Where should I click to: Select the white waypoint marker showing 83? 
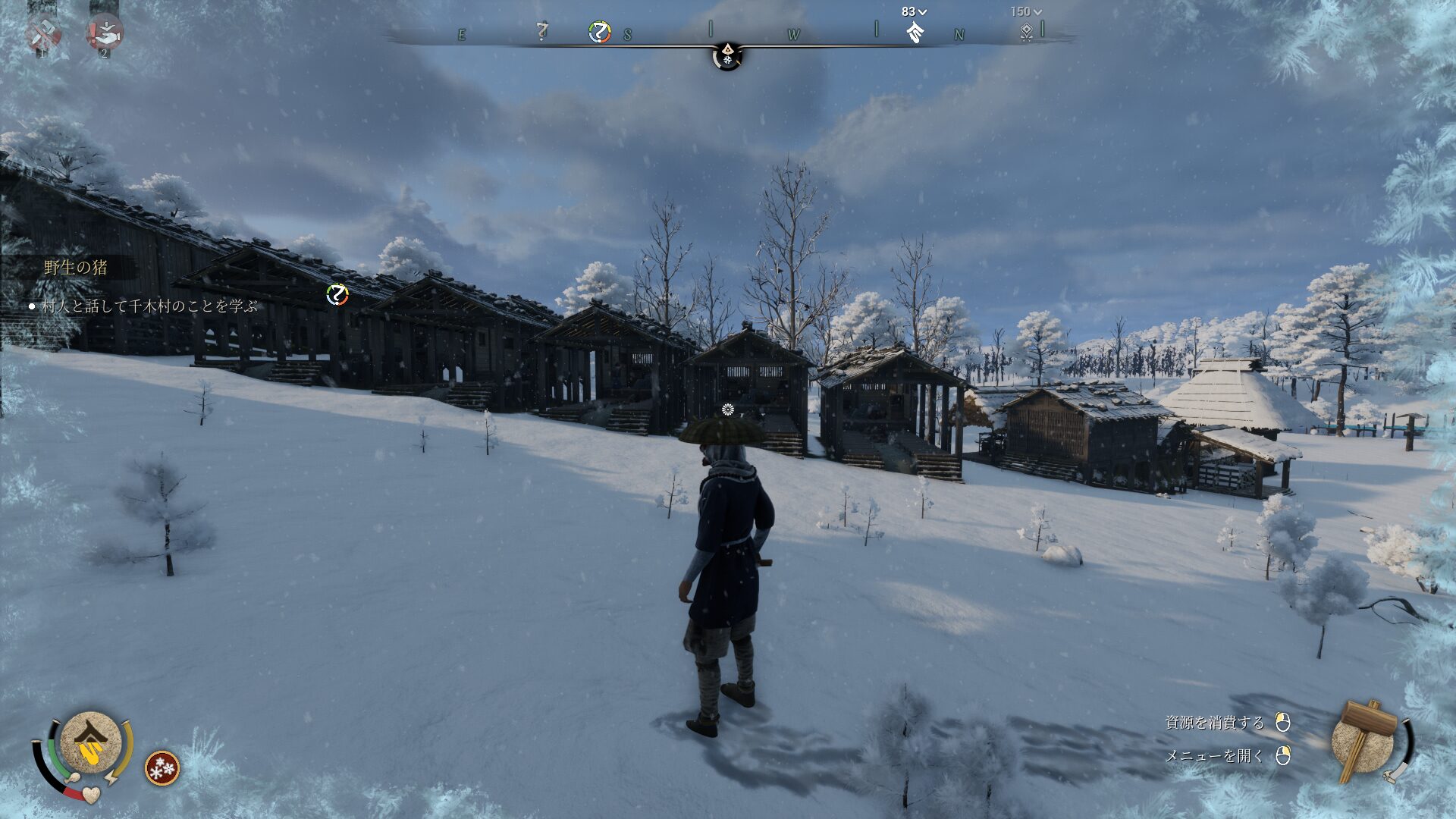(x=915, y=32)
